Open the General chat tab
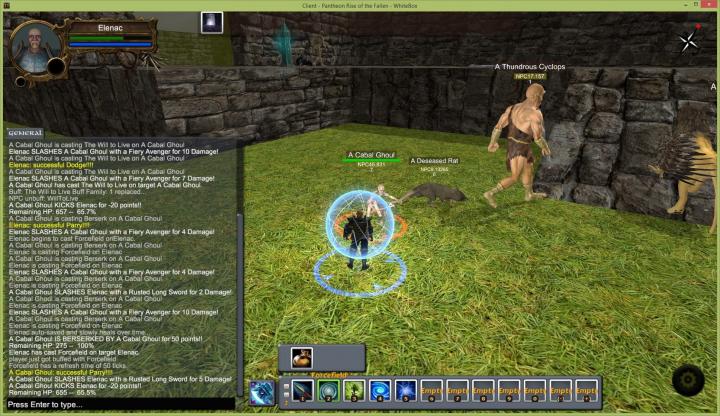720x416 pixels. click(x=24, y=133)
